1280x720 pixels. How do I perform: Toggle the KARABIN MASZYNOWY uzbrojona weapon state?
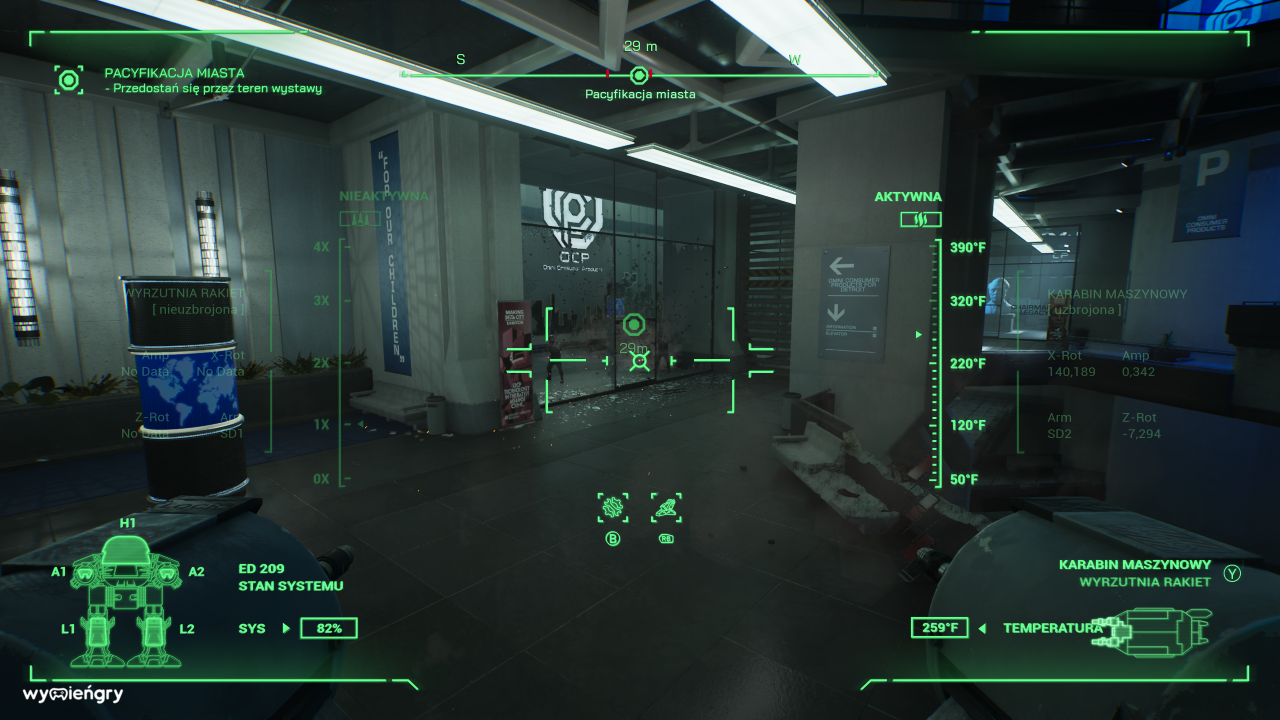(x=1118, y=302)
